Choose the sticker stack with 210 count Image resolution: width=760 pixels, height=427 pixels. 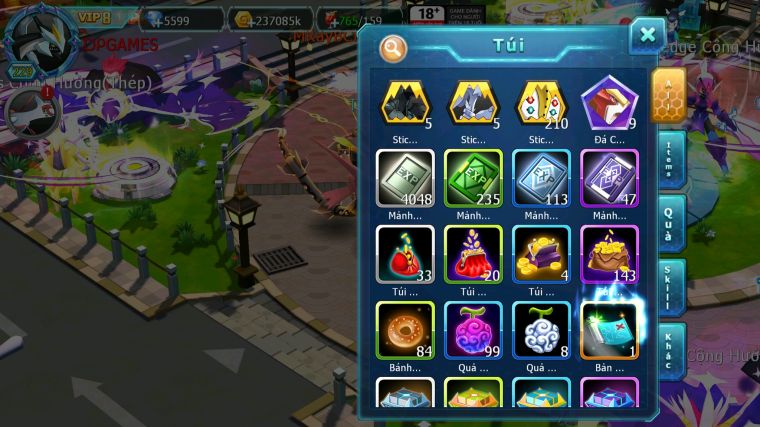(541, 103)
